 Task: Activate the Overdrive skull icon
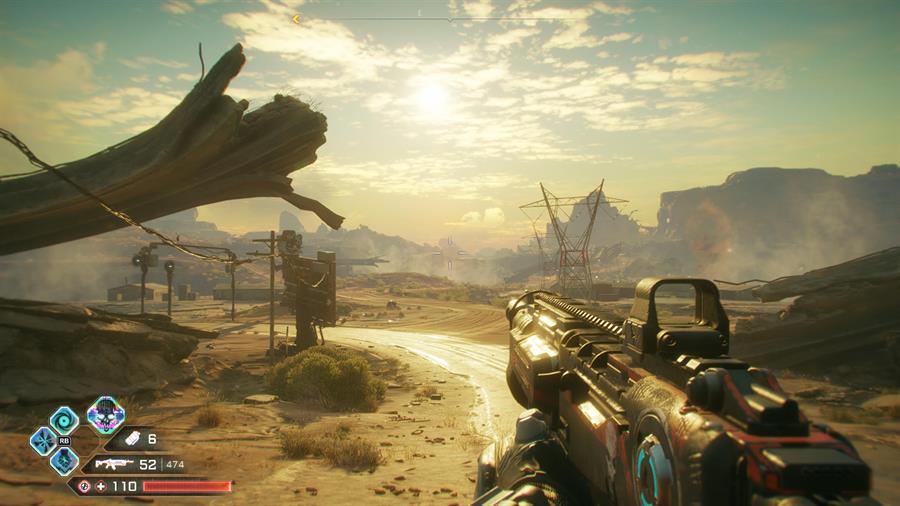pyautogui.click(x=105, y=414)
